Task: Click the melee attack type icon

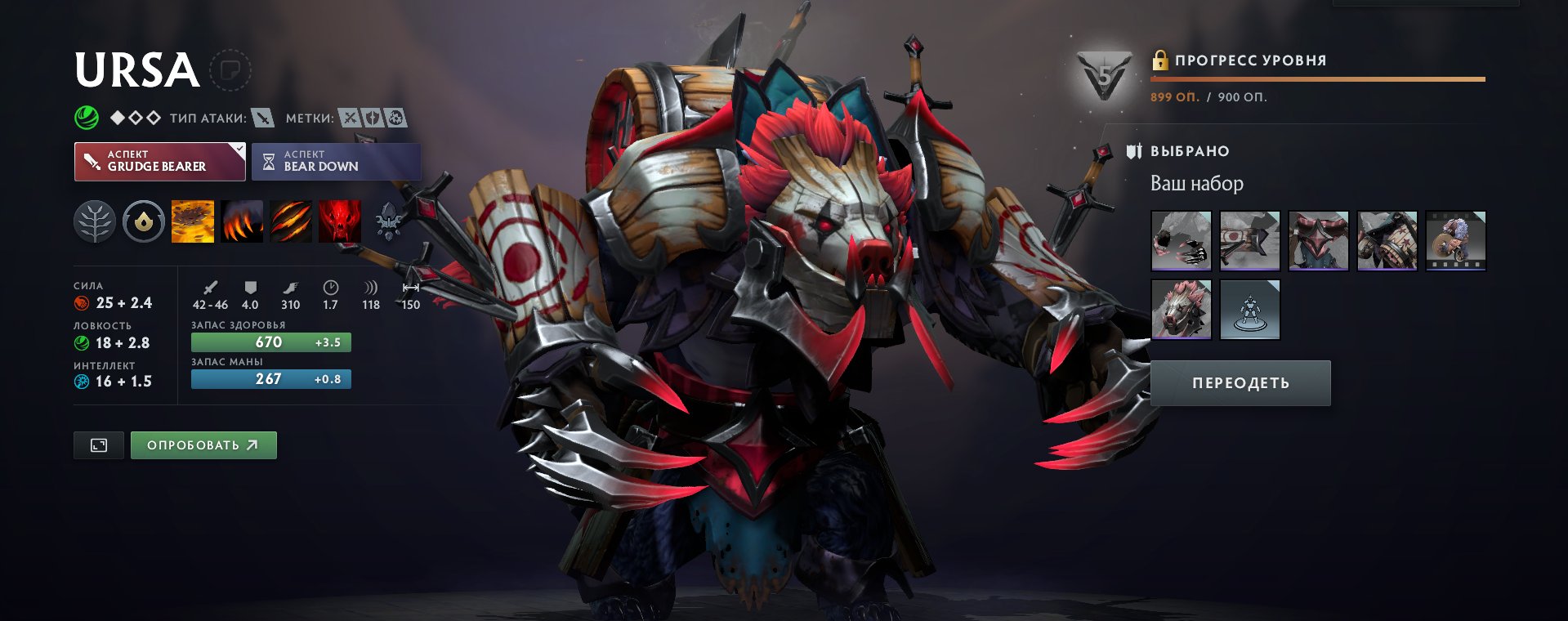Action: click(262, 118)
